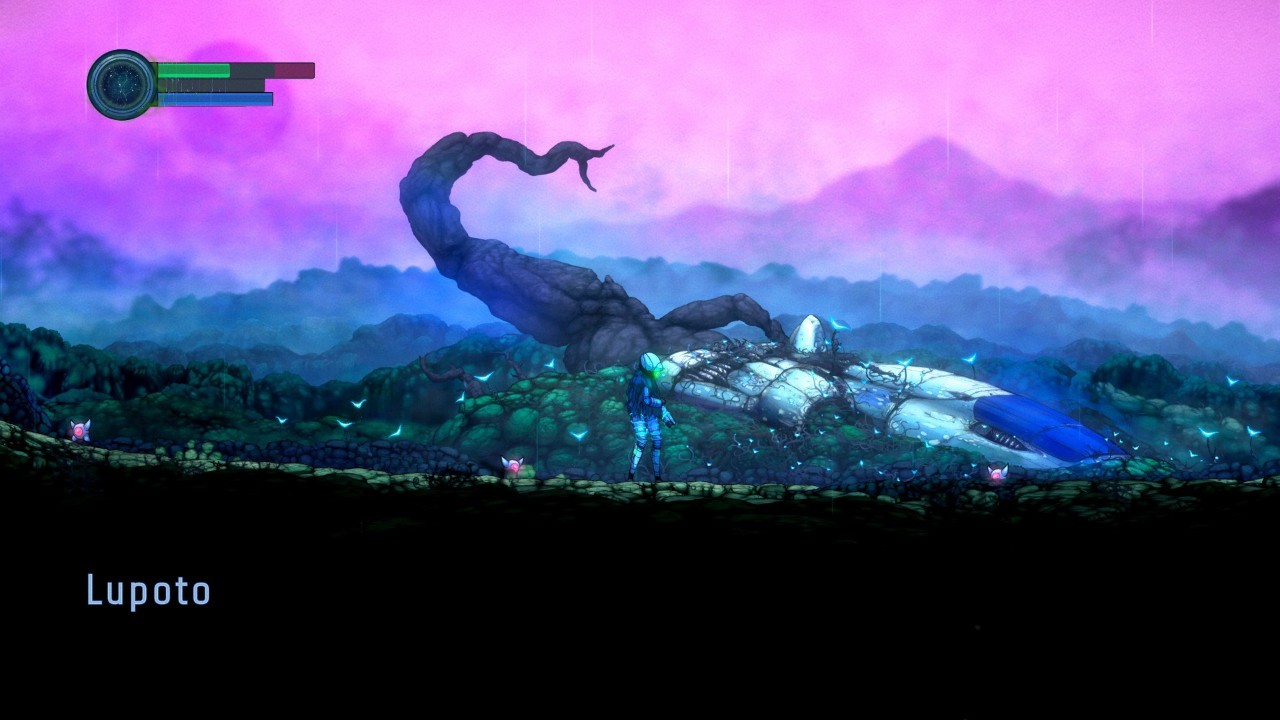Click the player's glowing green visor
The height and width of the screenshot is (720, 1280).
pos(655,373)
